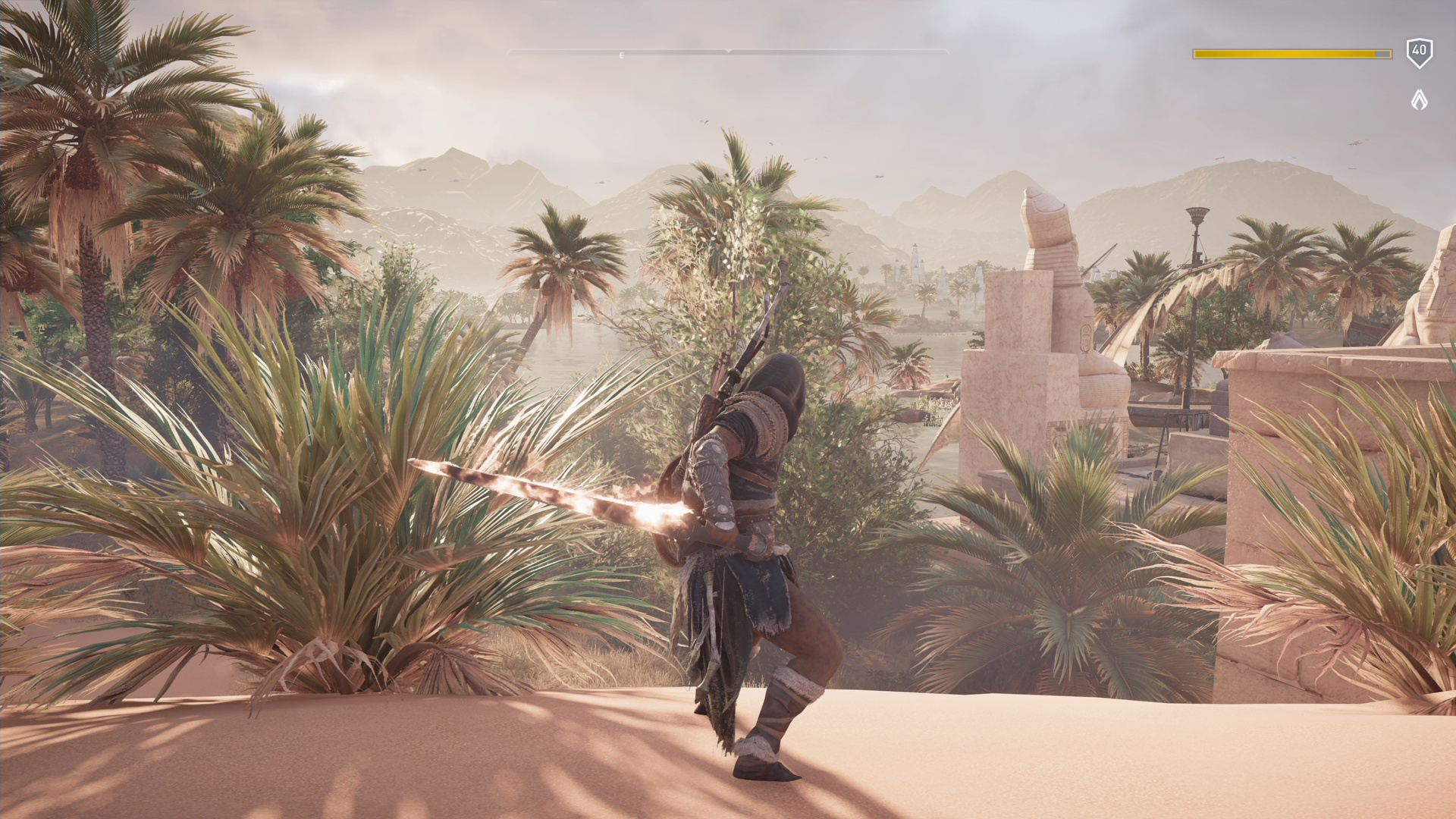This screenshot has width=1456, height=819.
Task: Select the white flame icon under the level badge
Action: [x=1419, y=99]
